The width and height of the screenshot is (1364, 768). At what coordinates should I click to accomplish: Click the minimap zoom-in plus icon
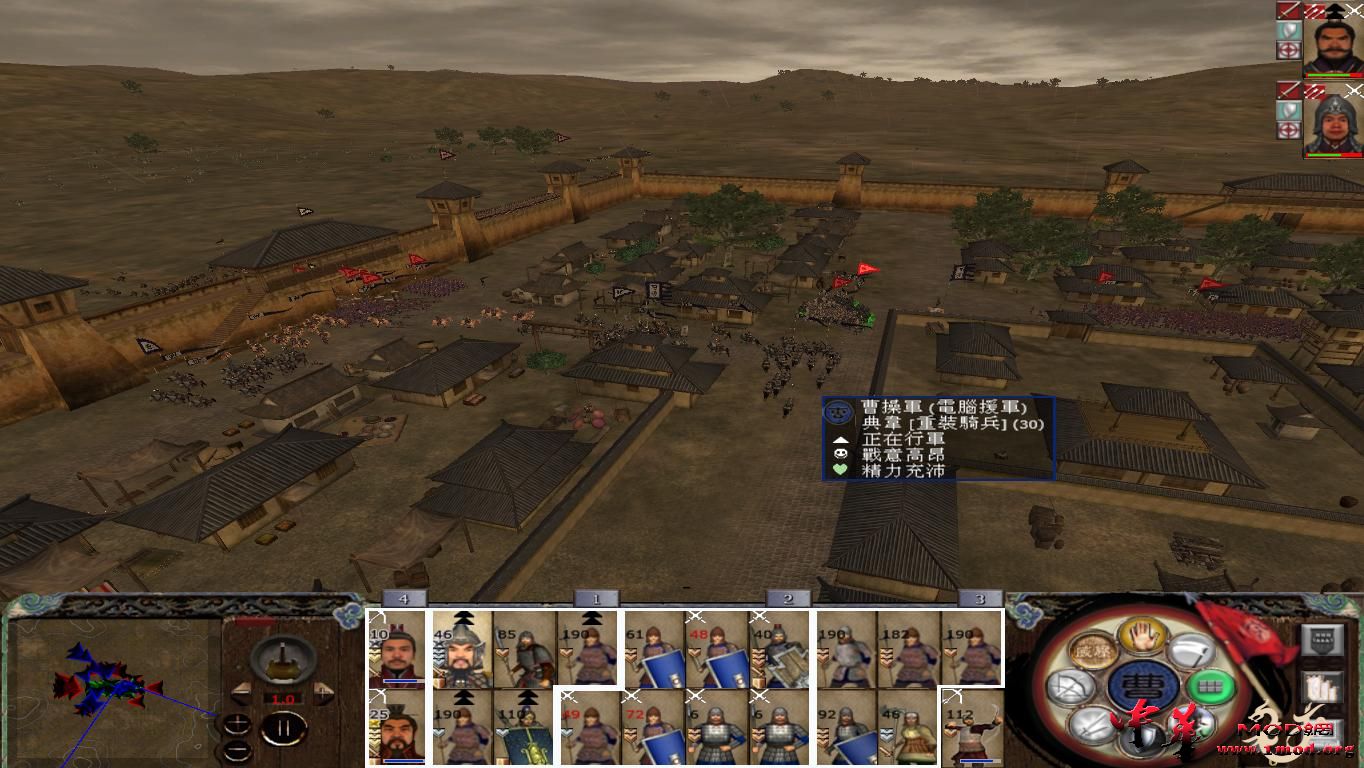coord(237,723)
